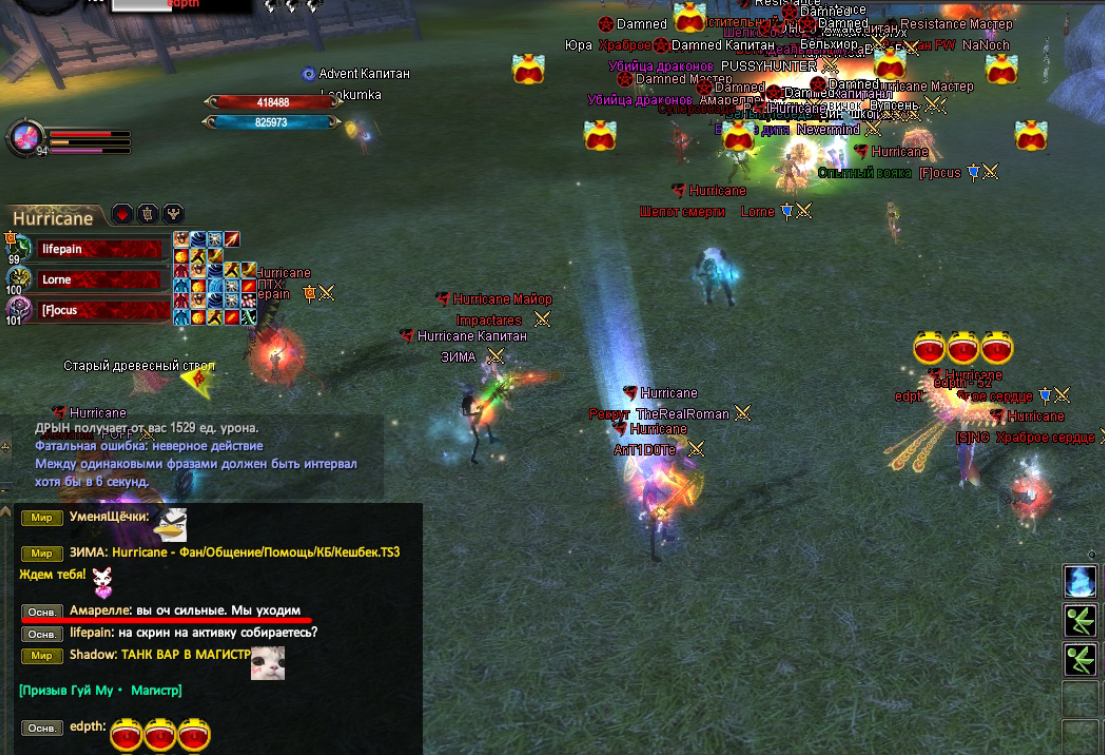Image resolution: width=1105 pixels, height=755 pixels.
Task: Click the strongman icon button in the party header
Action: [x=174, y=214]
